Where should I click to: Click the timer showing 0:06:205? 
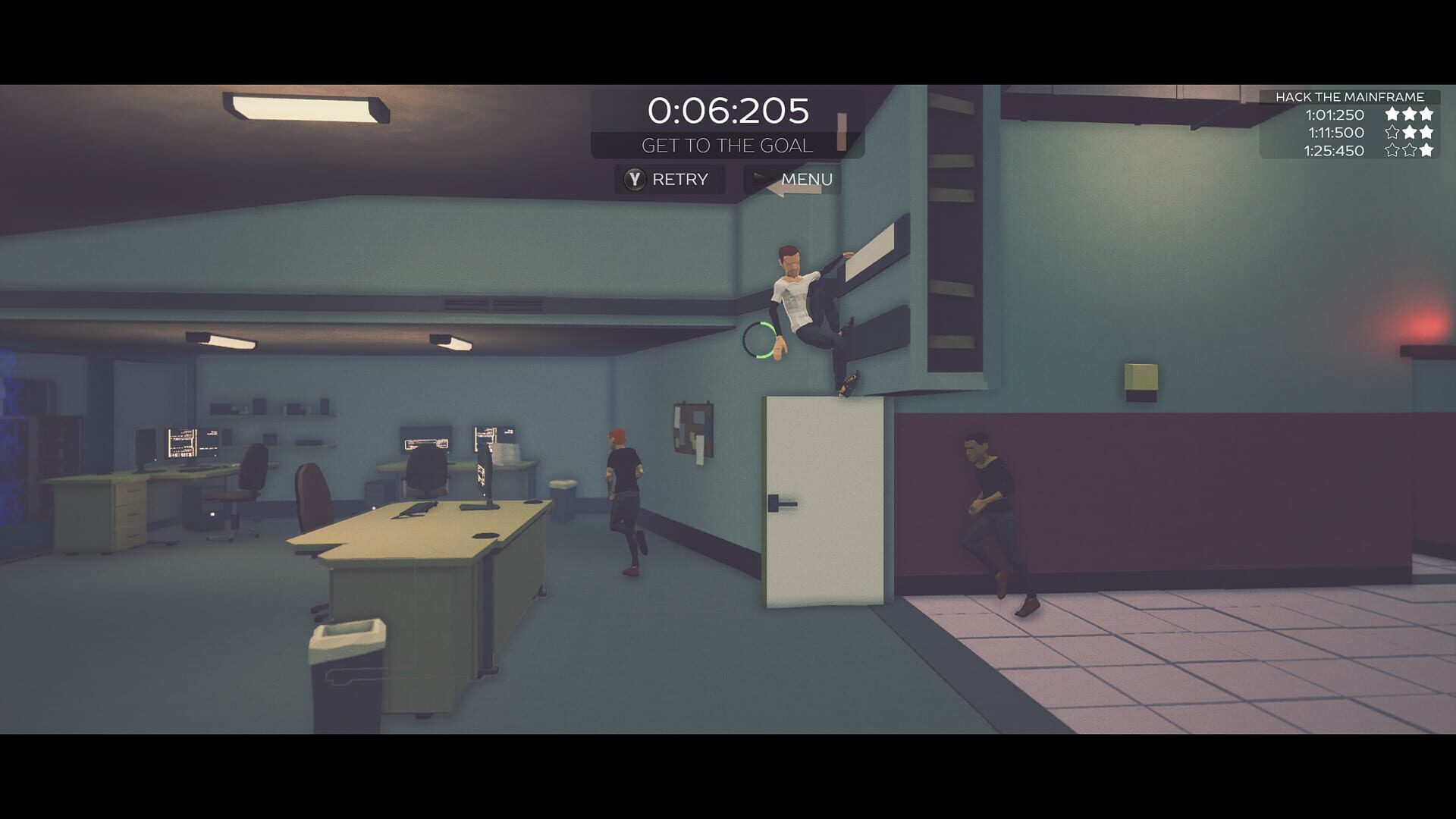727,111
